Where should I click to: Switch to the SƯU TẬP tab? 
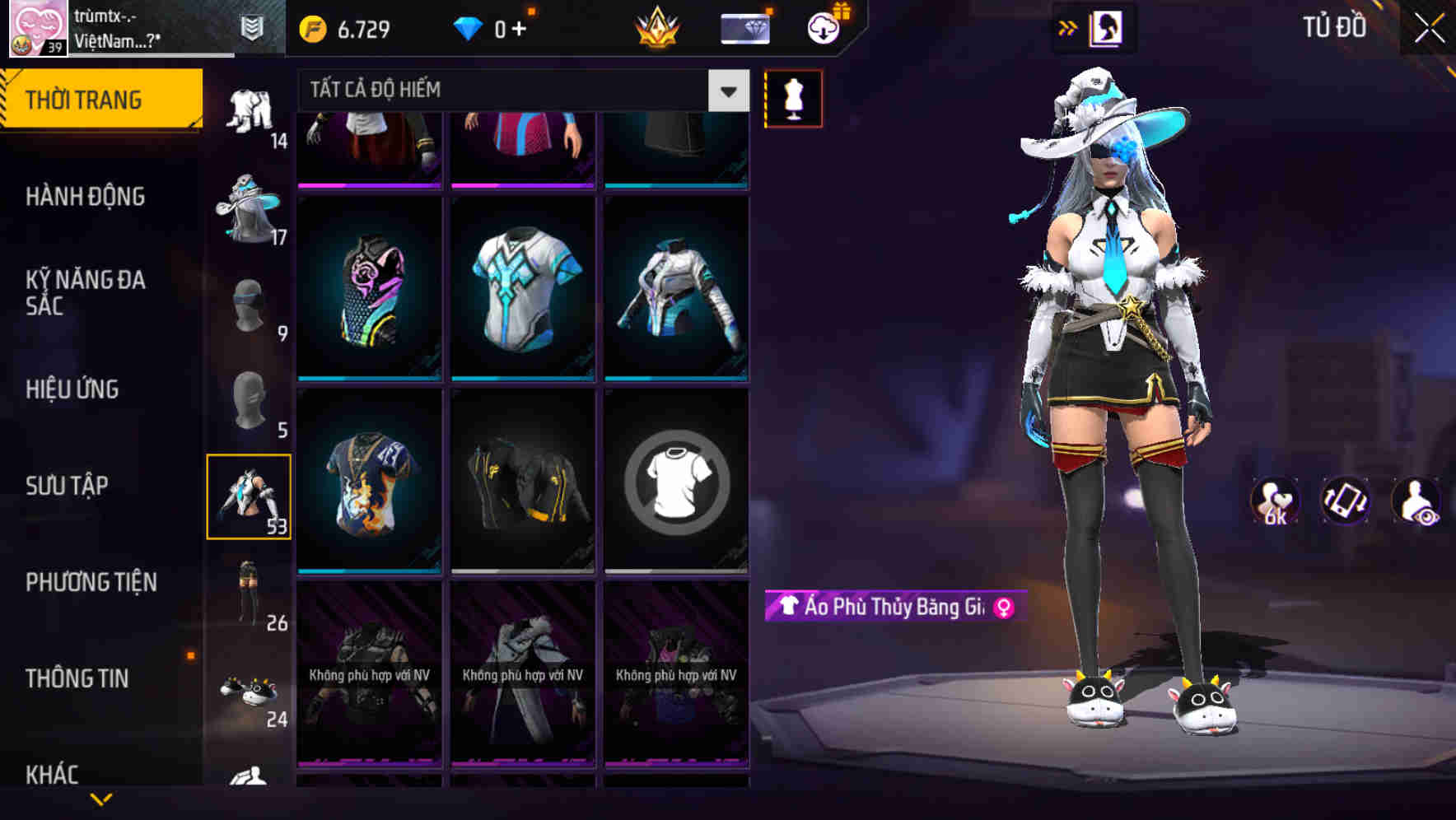[66, 486]
